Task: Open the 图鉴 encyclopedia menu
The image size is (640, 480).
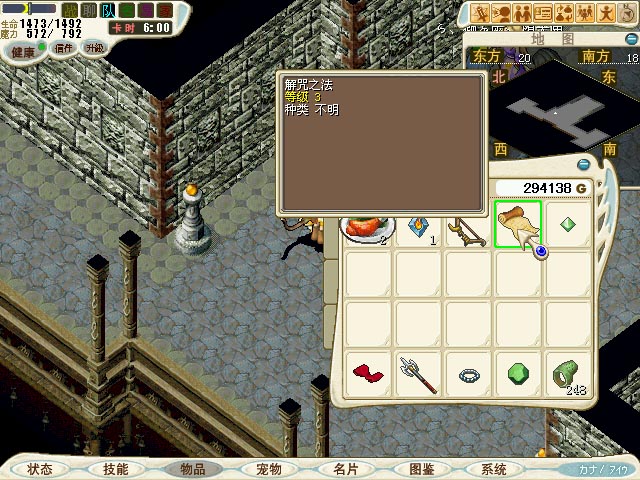Action: pos(420,468)
